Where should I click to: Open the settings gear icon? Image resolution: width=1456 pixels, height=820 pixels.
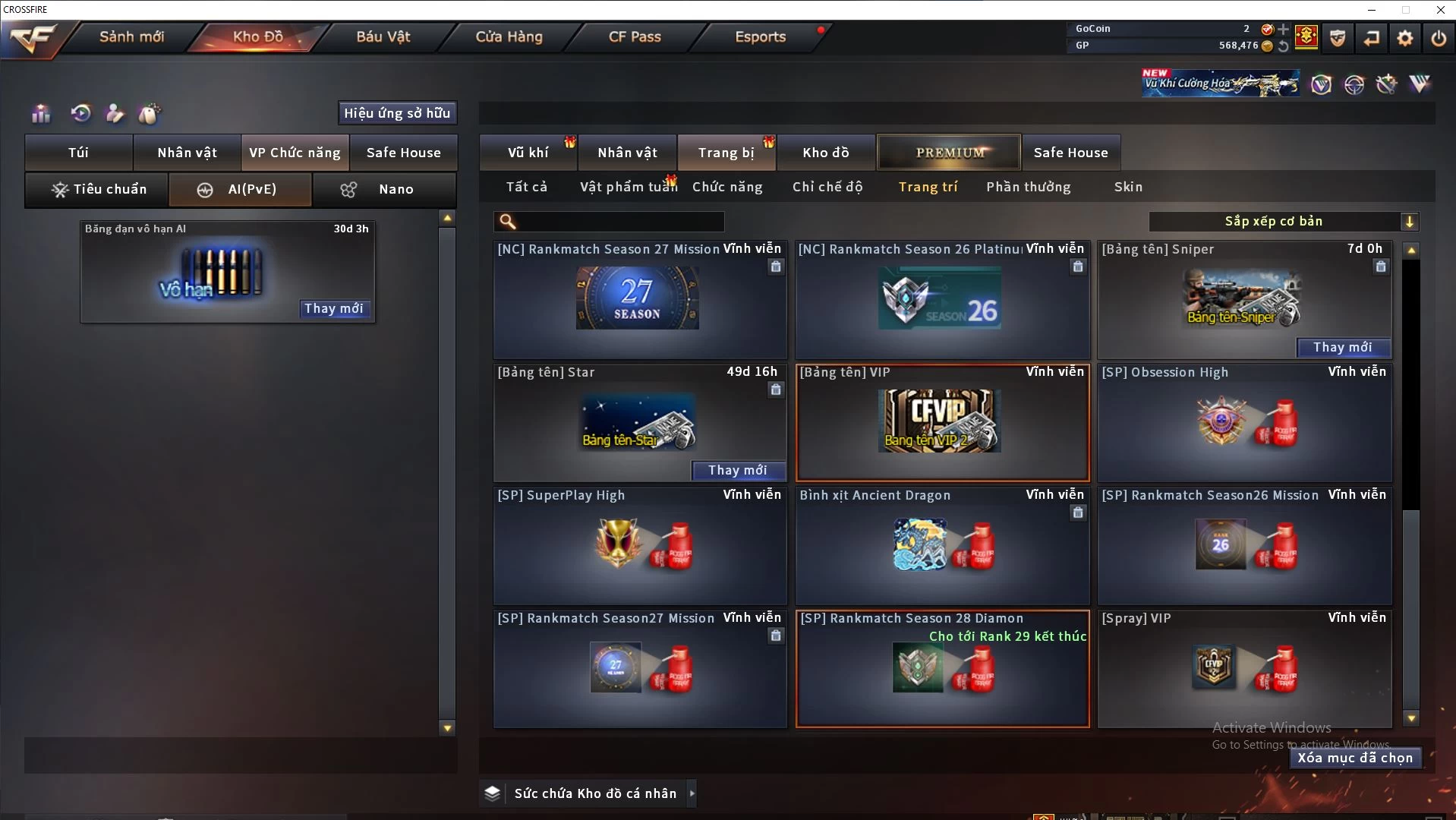pyautogui.click(x=1405, y=38)
